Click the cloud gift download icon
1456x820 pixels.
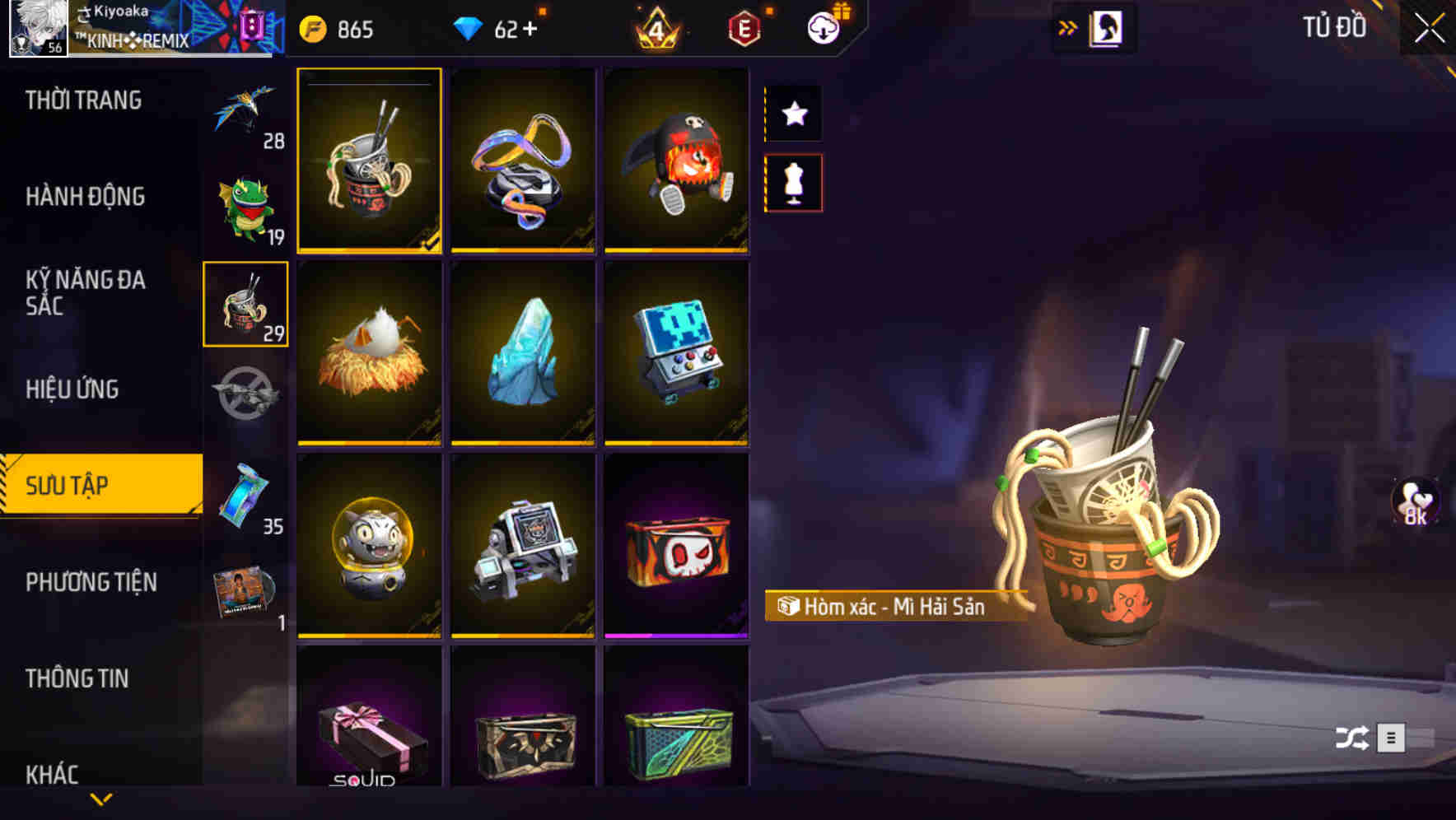(x=823, y=27)
